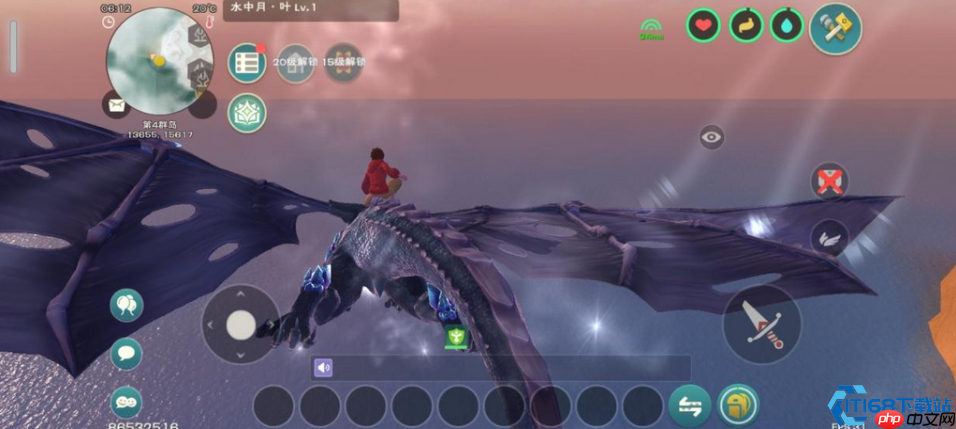Image resolution: width=956 pixels, height=429 pixels.
Task: Open the teal crown emblem button
Action: click(246, 113)
